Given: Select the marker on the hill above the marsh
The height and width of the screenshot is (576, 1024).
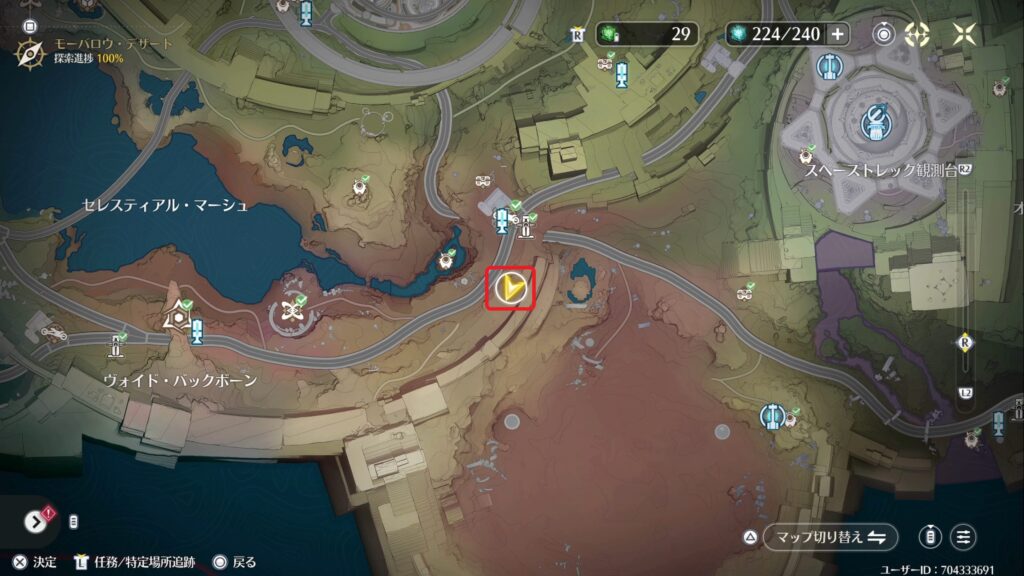Looking at the screenshot, I should click(x=359, y=187).
